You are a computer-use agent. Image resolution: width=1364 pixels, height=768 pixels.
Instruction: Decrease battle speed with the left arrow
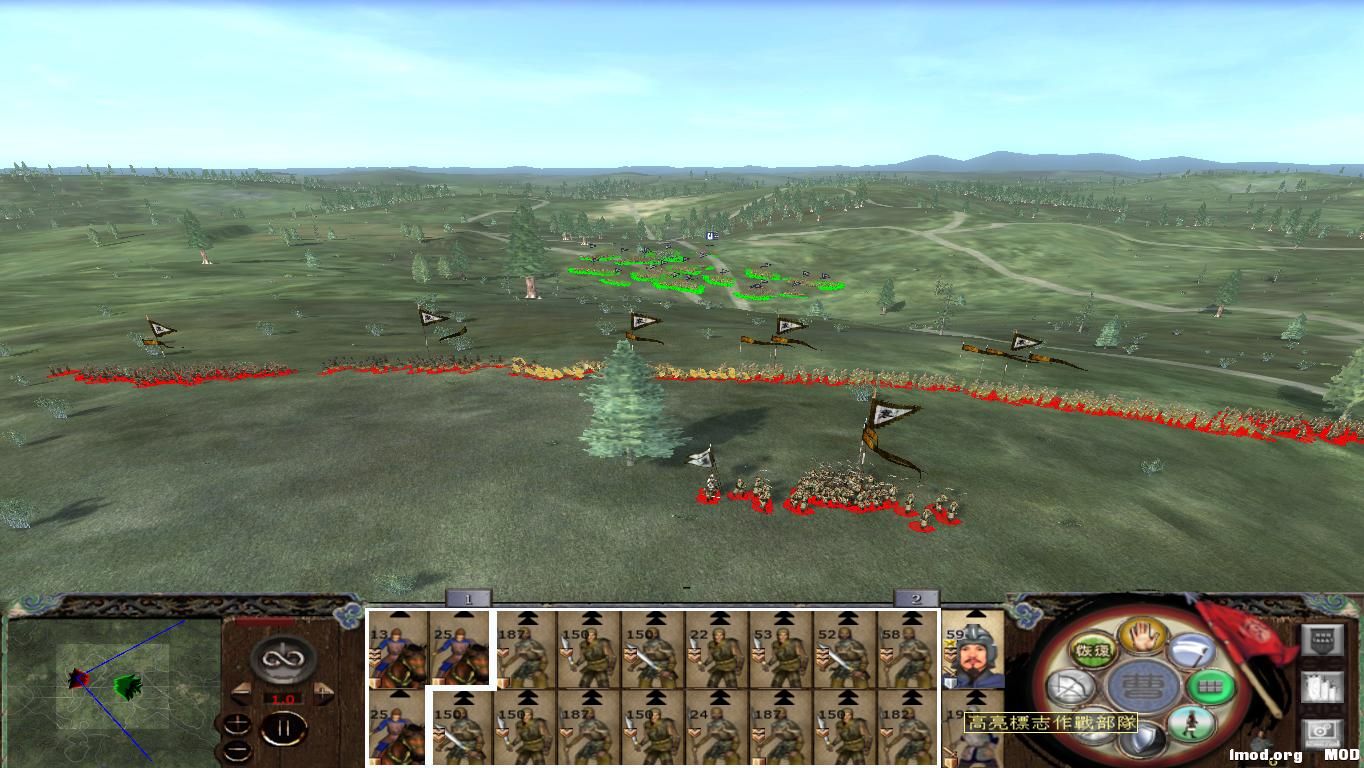[x=242, y=694]
